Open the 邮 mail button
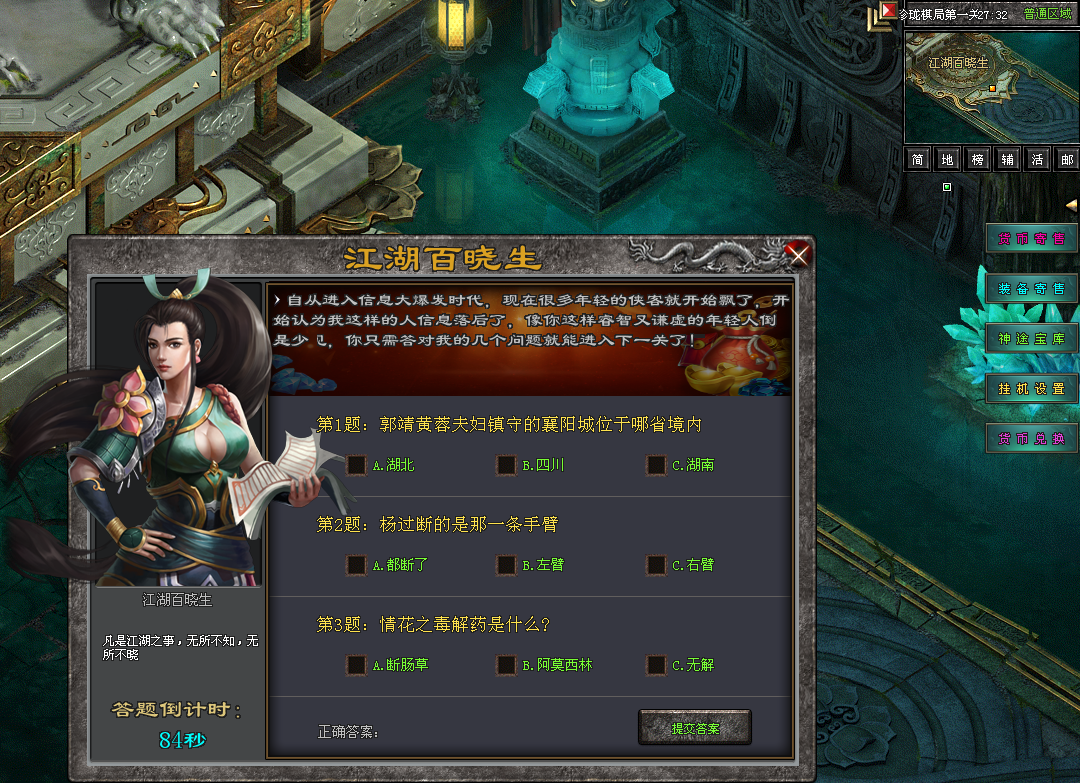The height and width of the screenshot is (783, 1080). click(x=1067, y=160)
